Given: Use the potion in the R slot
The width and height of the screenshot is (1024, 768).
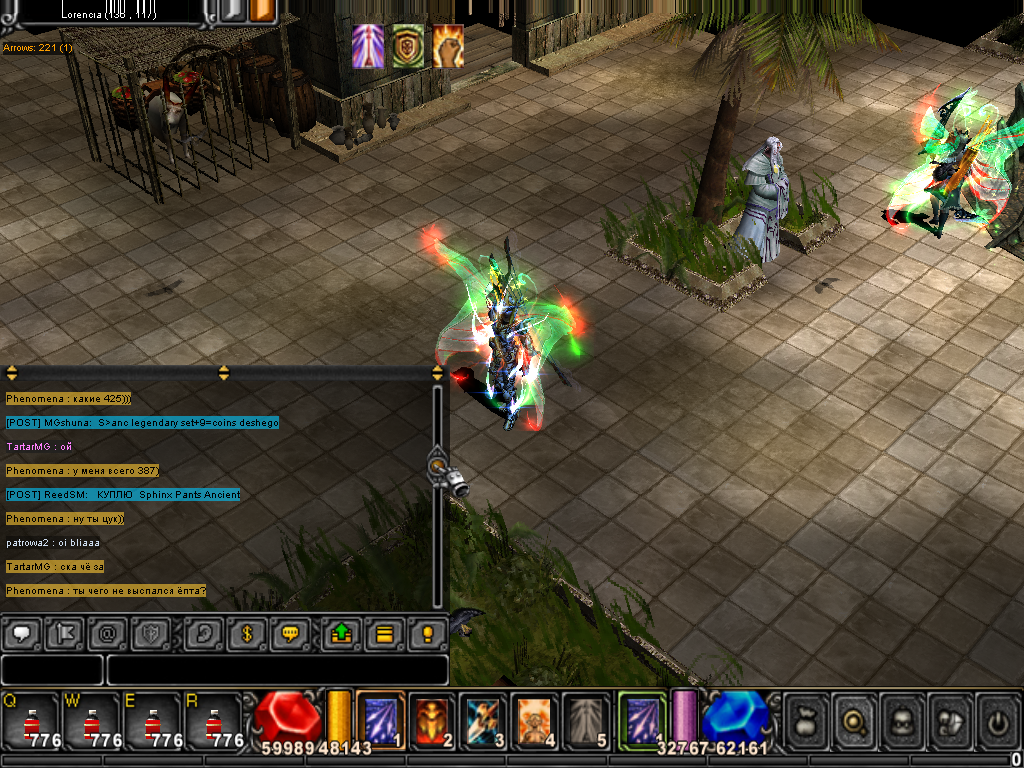Looking at the screenshot, I should tap(214, 720).
